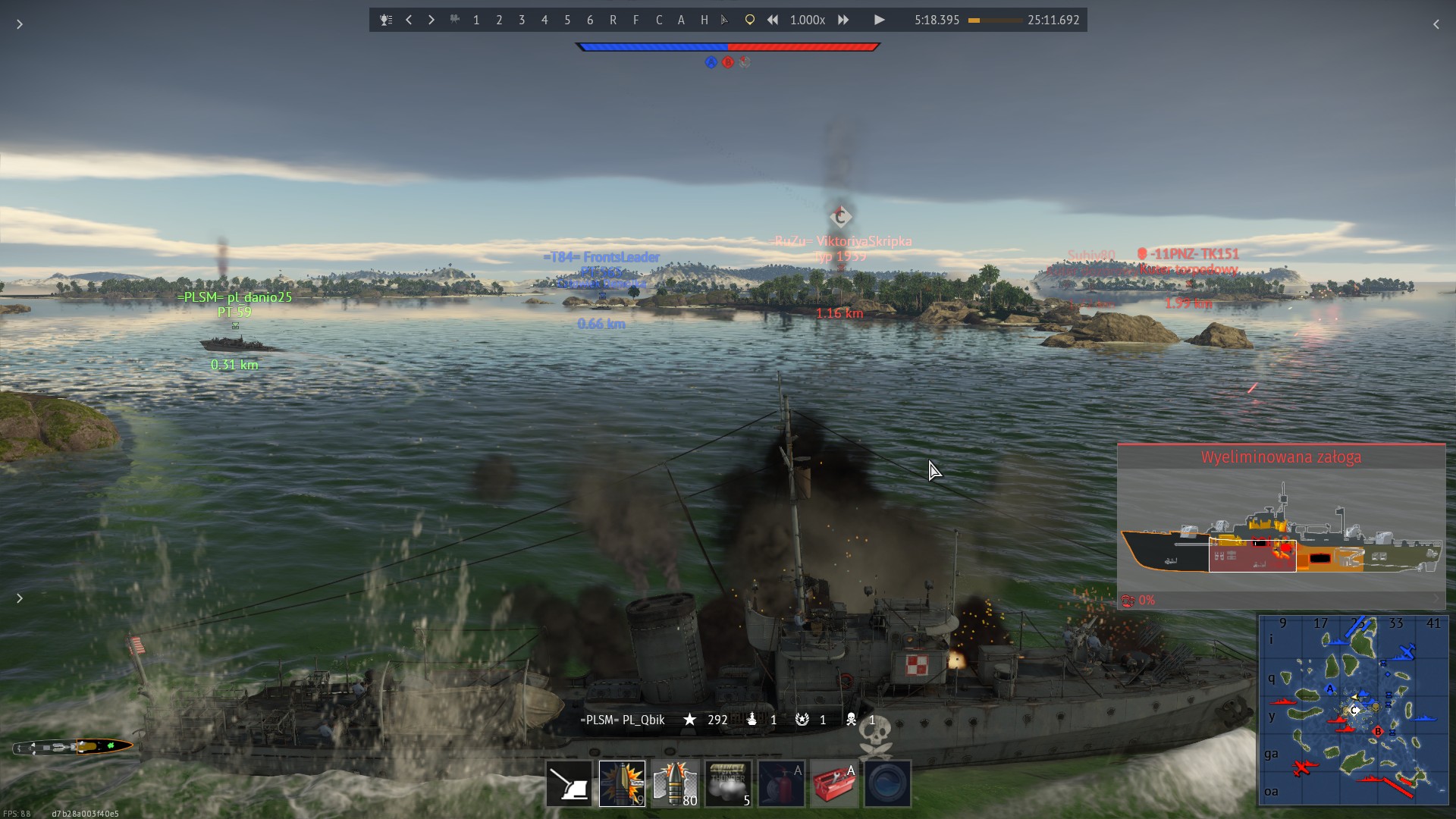Click the yellow map marker toggle icon
Screen dimensions: 1456x819
[749, 20]
